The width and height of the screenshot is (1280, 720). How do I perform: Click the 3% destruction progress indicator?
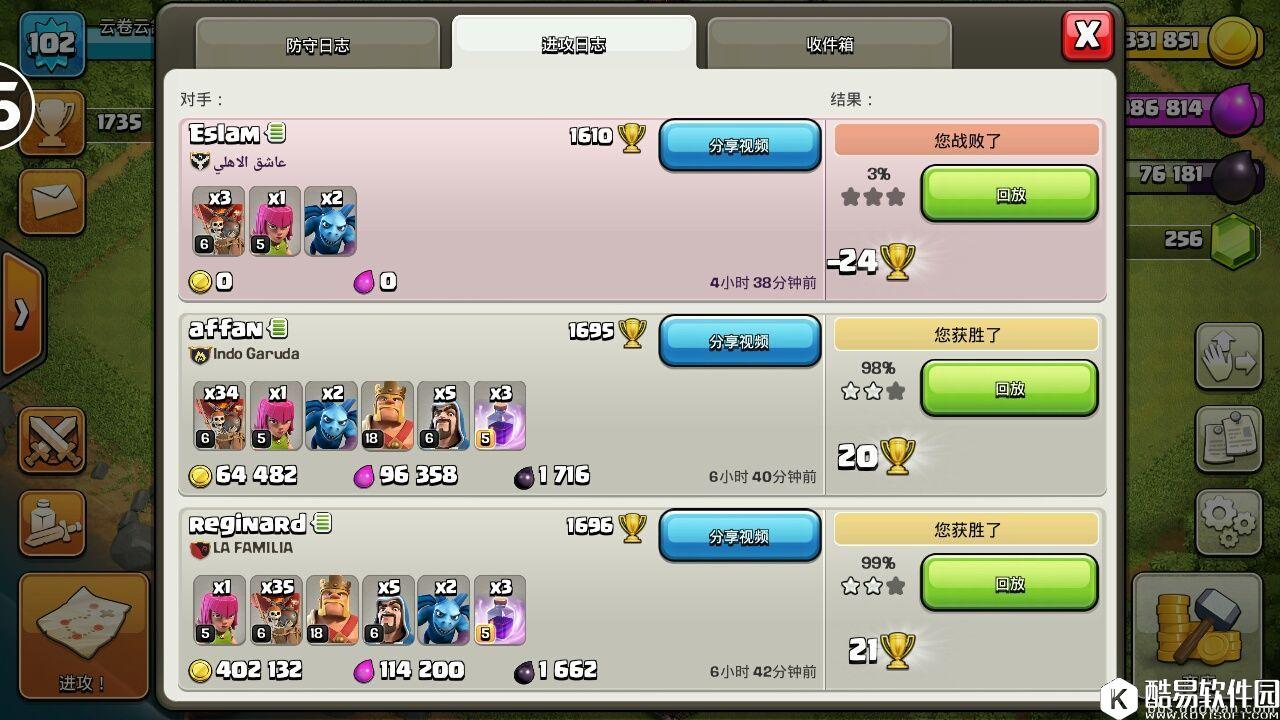click(x=878, y=173)
